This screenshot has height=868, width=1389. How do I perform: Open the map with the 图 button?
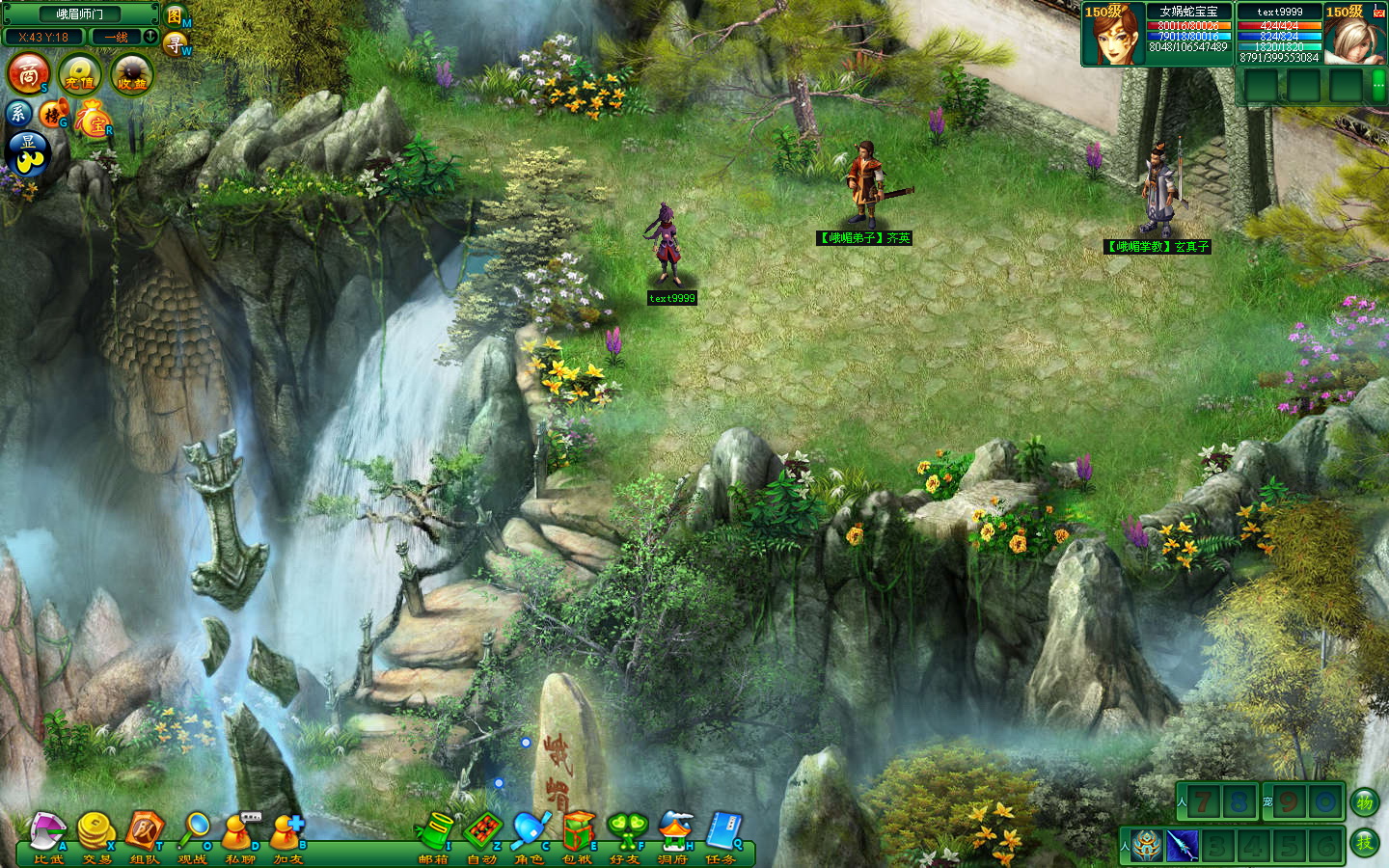pos(175,15)
